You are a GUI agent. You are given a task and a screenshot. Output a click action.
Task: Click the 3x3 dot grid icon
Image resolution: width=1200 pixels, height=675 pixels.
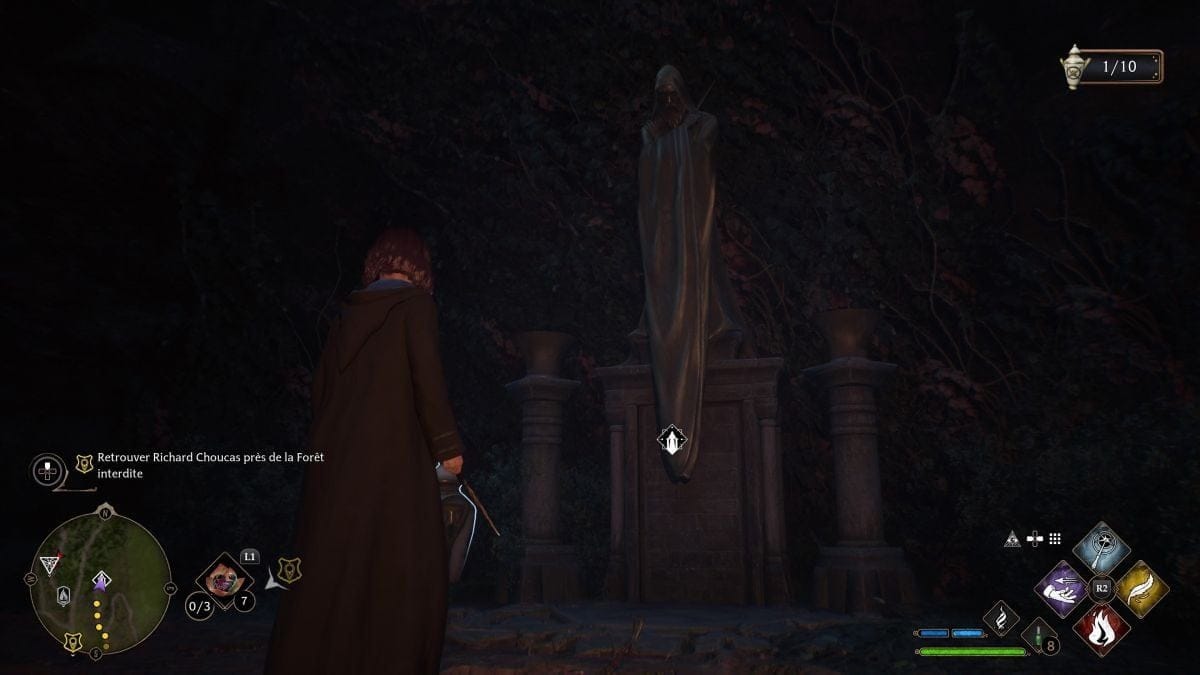[x=1054, y=539]
